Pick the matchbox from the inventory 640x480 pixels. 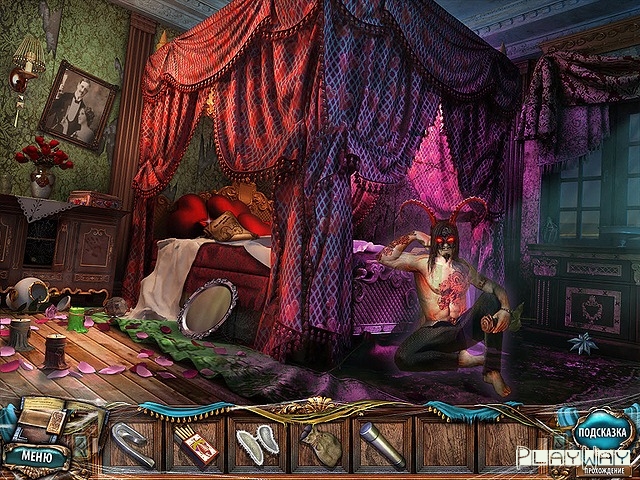(195, 443)
